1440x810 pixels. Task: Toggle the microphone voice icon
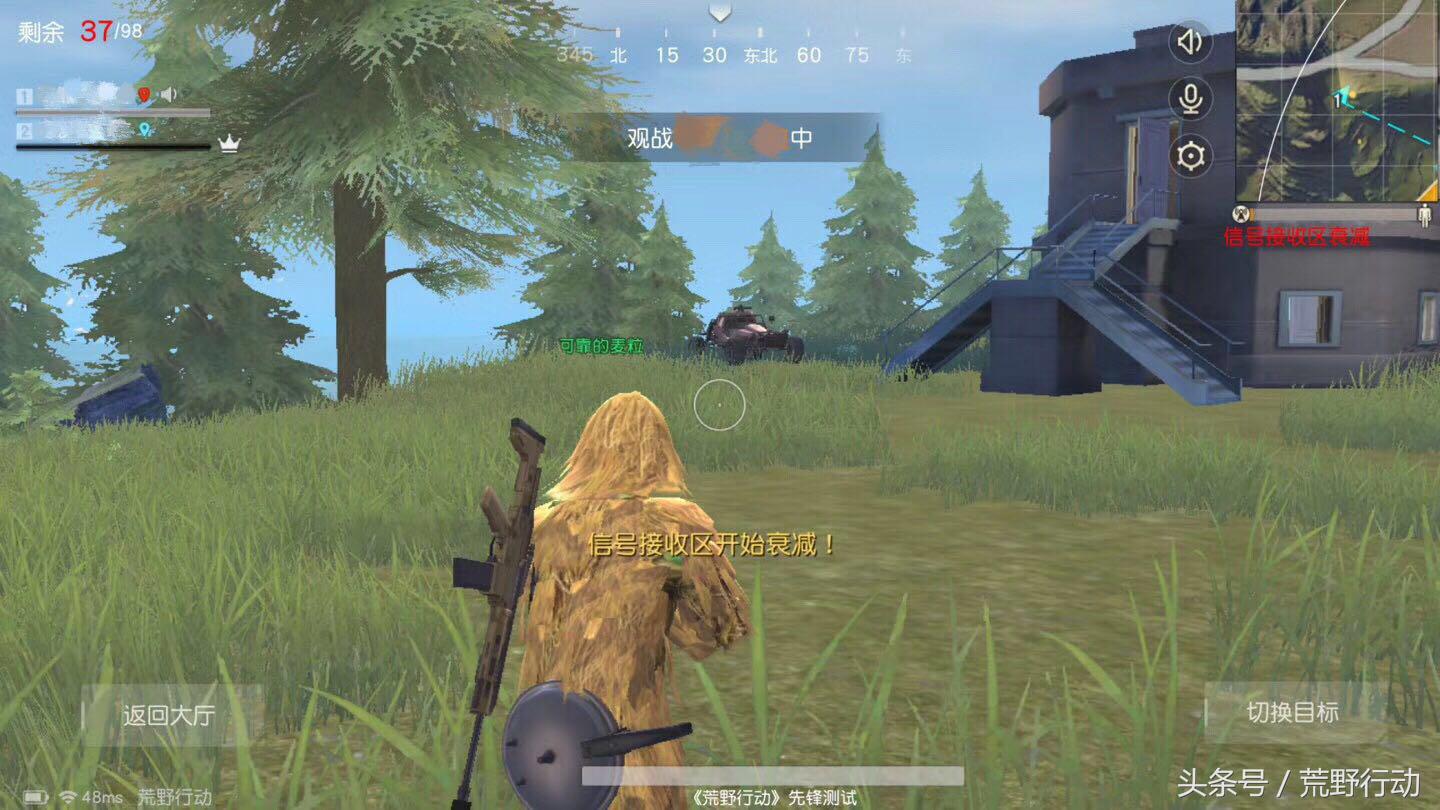pyautogui.click(x=1190, y=99)
